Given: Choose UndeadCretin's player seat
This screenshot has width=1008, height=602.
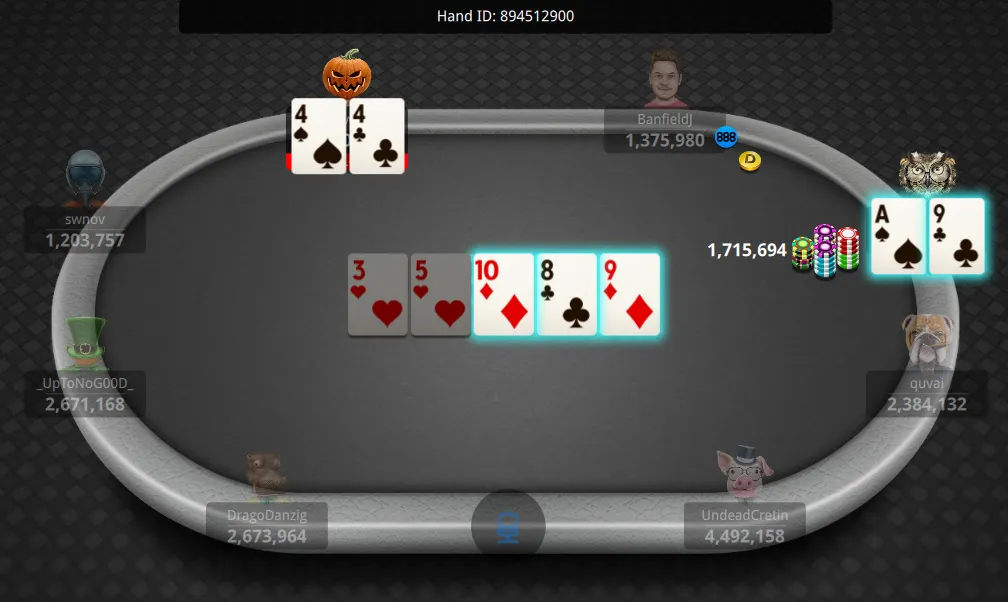Looking at the screenshot, I should point(744,525).
